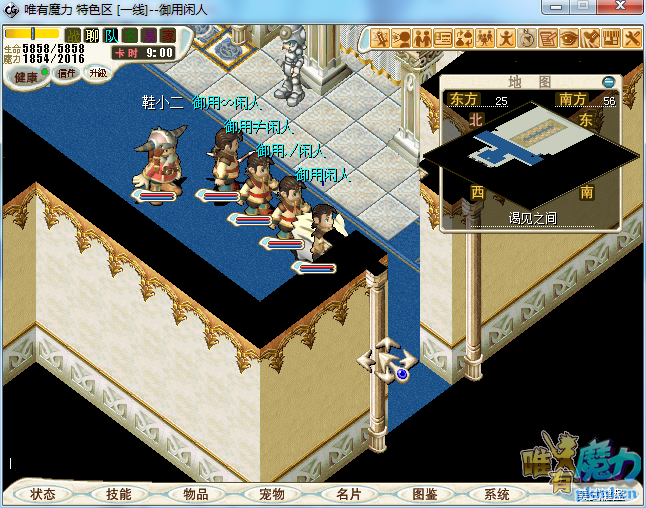Open the wrench and screwdriver tools icon
The width and height of the screenshot is (646, 508).
pos(632,39)
